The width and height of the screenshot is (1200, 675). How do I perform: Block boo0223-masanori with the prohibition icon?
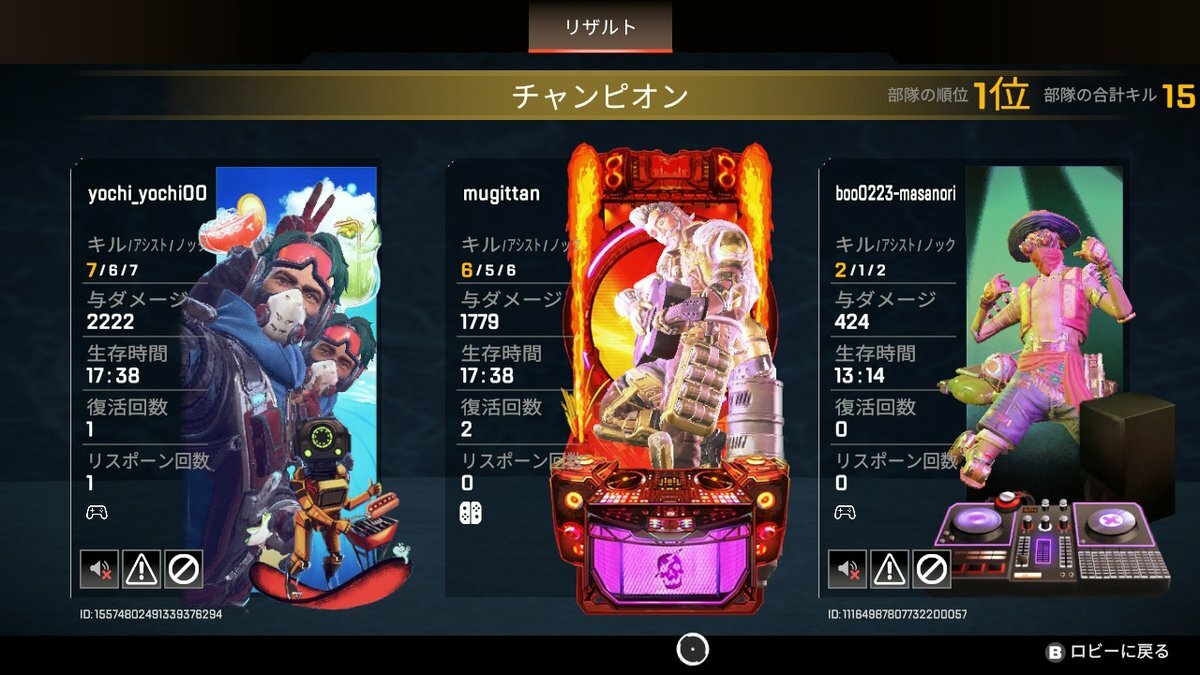[x=931, y=569]
